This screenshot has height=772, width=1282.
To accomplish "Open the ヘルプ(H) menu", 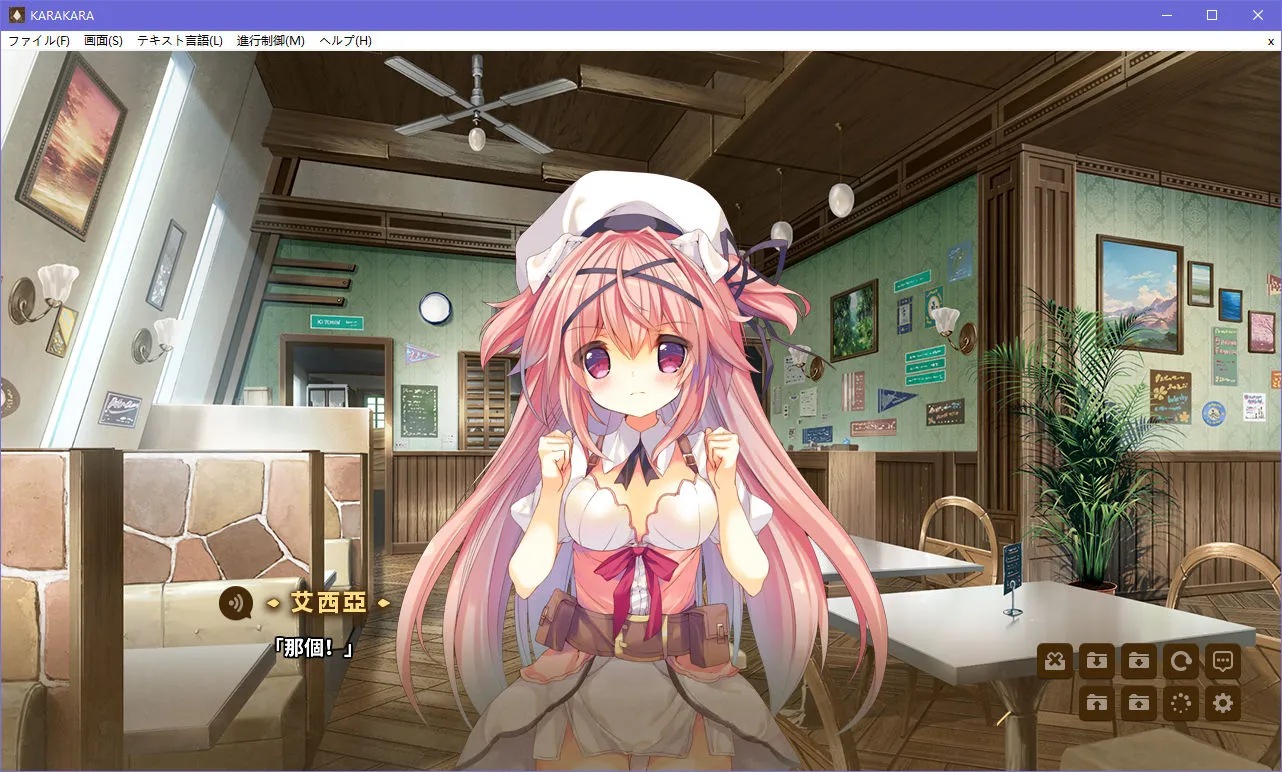I will tap(343, 40).
